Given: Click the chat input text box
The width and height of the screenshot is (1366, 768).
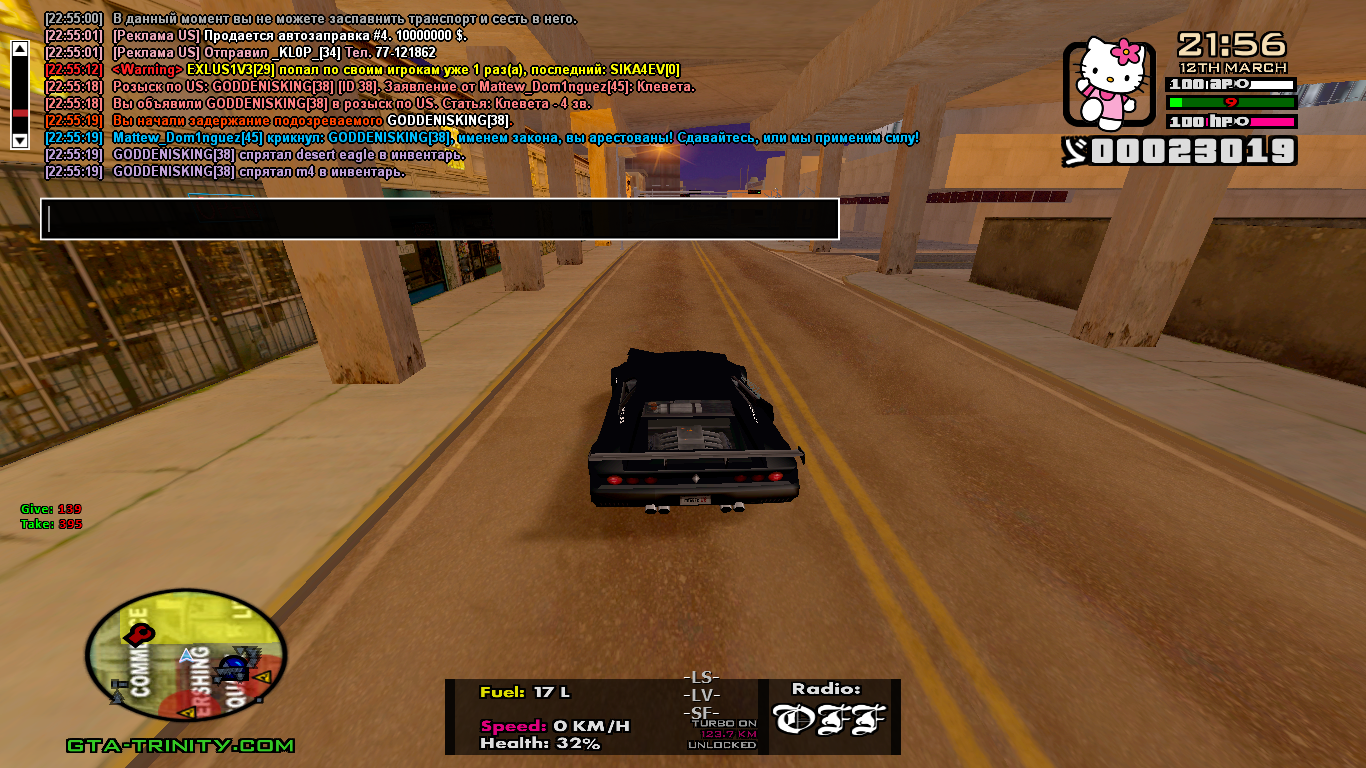Looking at the screenshot, I should pos(439,219).
